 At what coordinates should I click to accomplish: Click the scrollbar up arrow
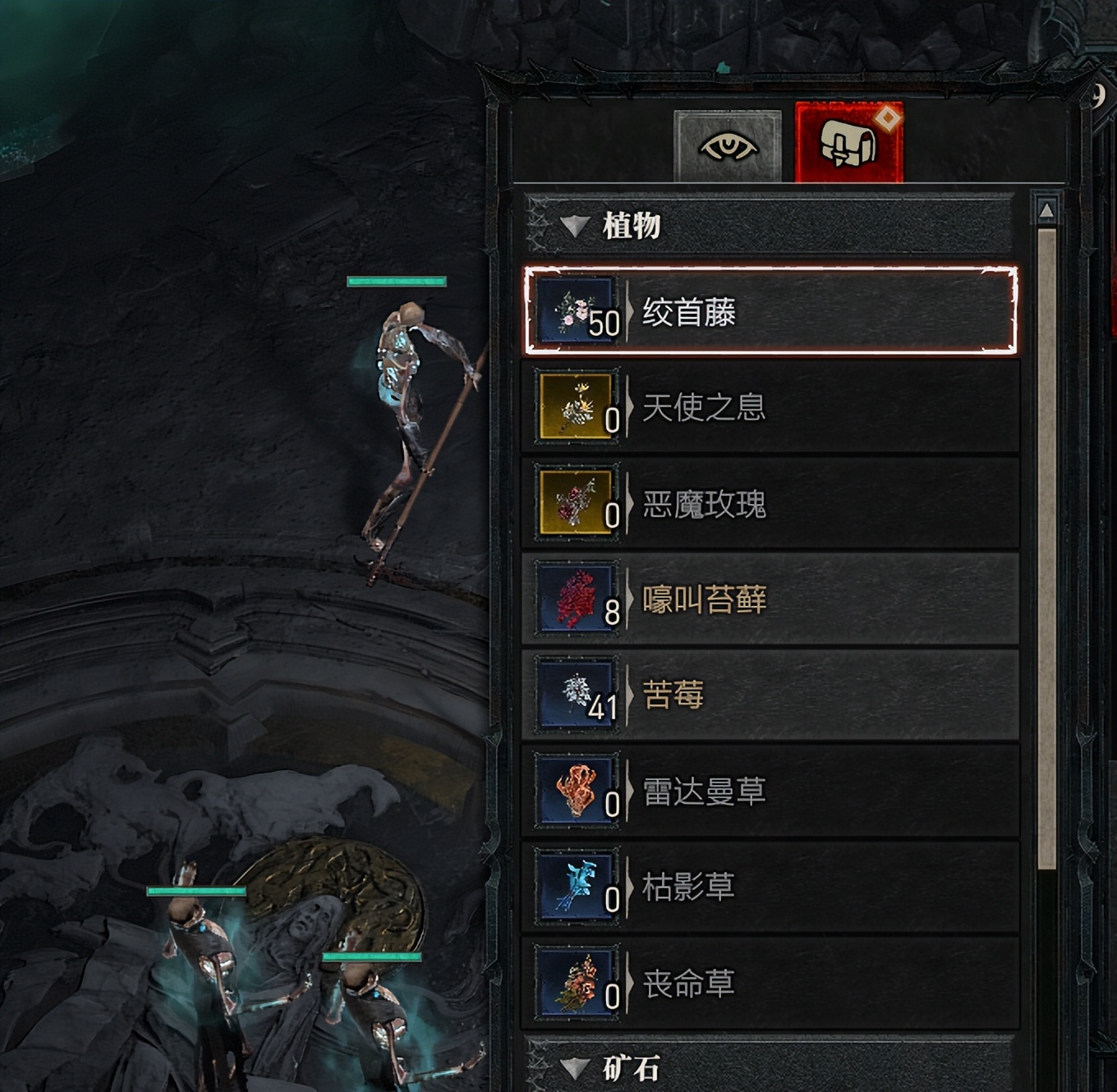[x=1046, y=209]
